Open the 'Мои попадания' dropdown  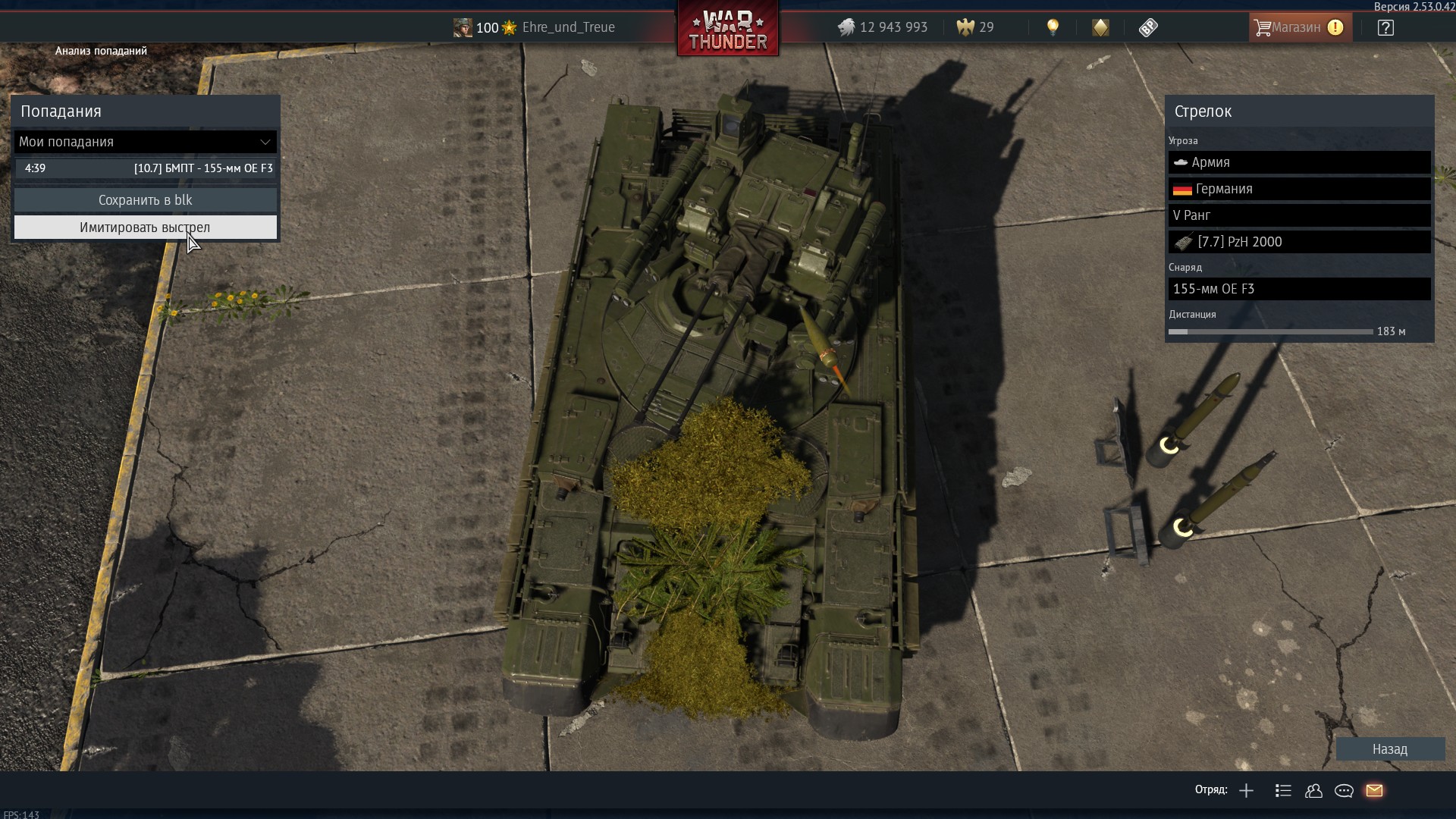tap(145, 142)
